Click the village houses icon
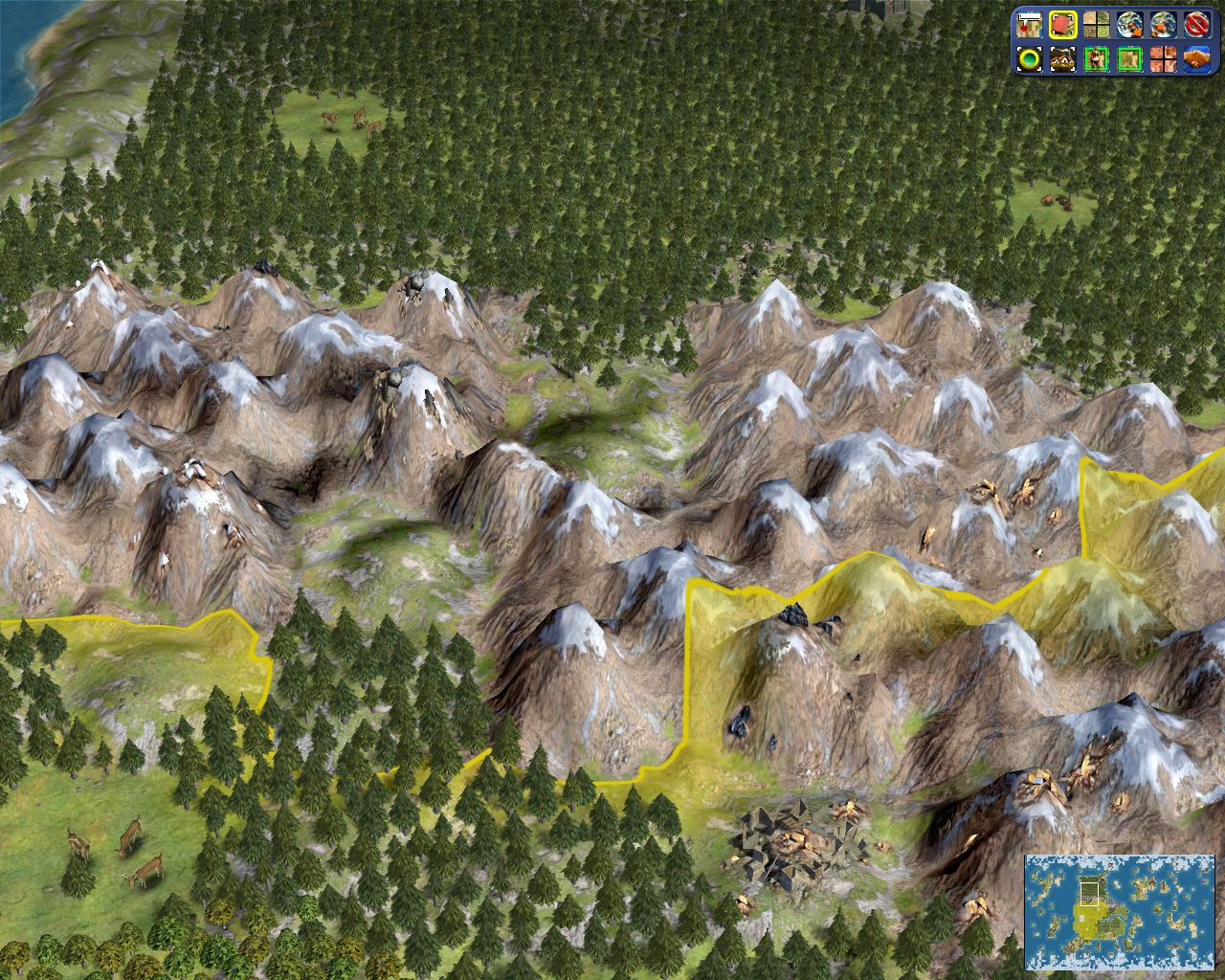The height and width of the screenshot is (980, 1225). (x=1062, y=59)
